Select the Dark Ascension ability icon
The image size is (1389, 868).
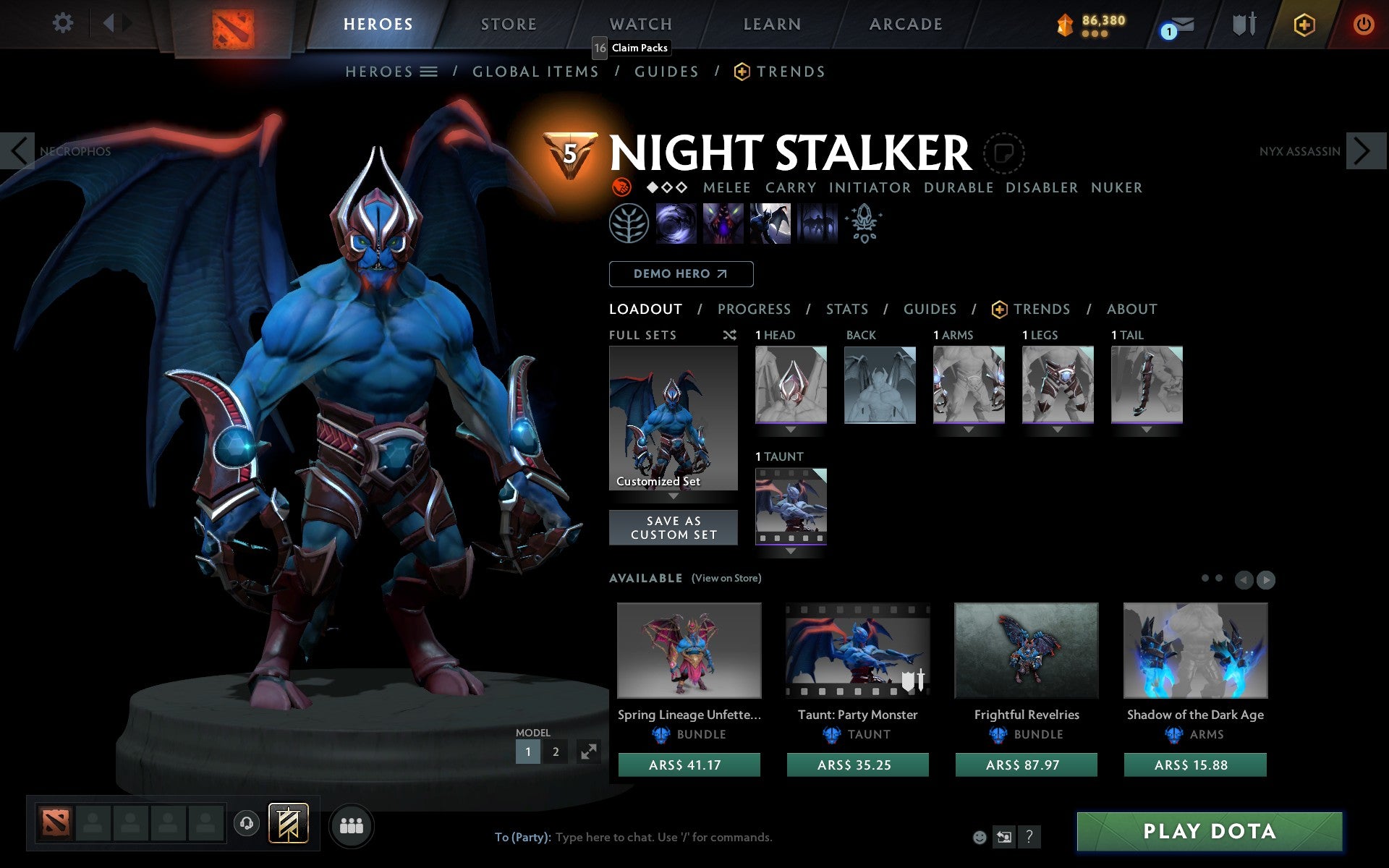tap(816, 224)
